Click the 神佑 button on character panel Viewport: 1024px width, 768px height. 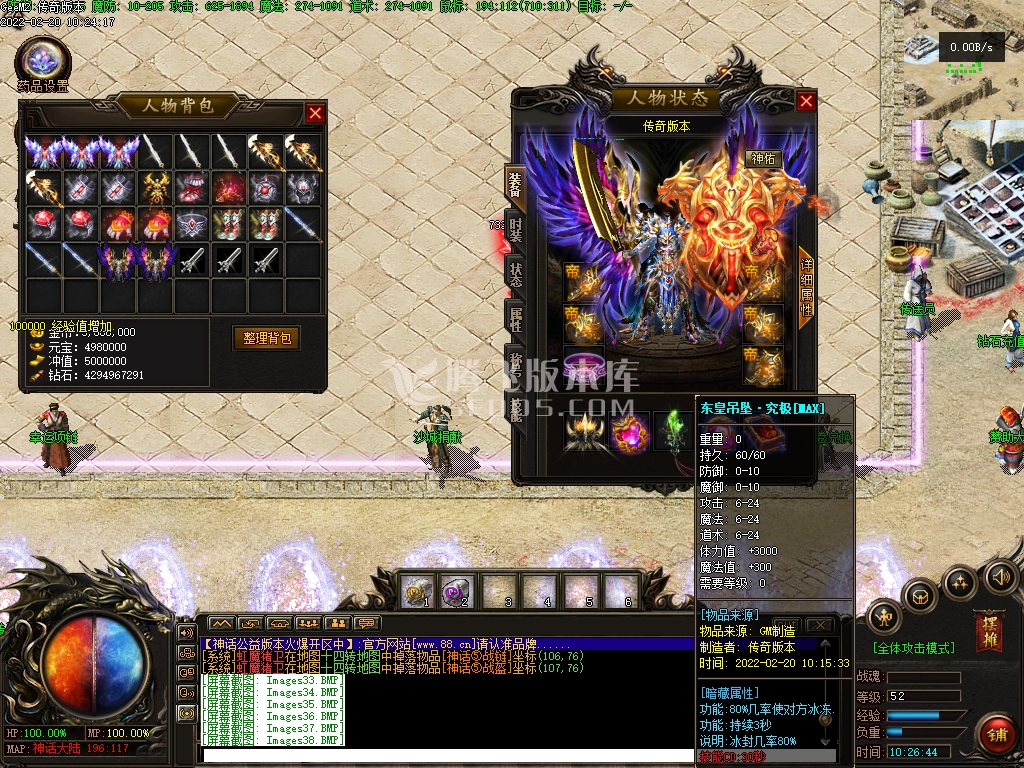[x=763, y=158]
